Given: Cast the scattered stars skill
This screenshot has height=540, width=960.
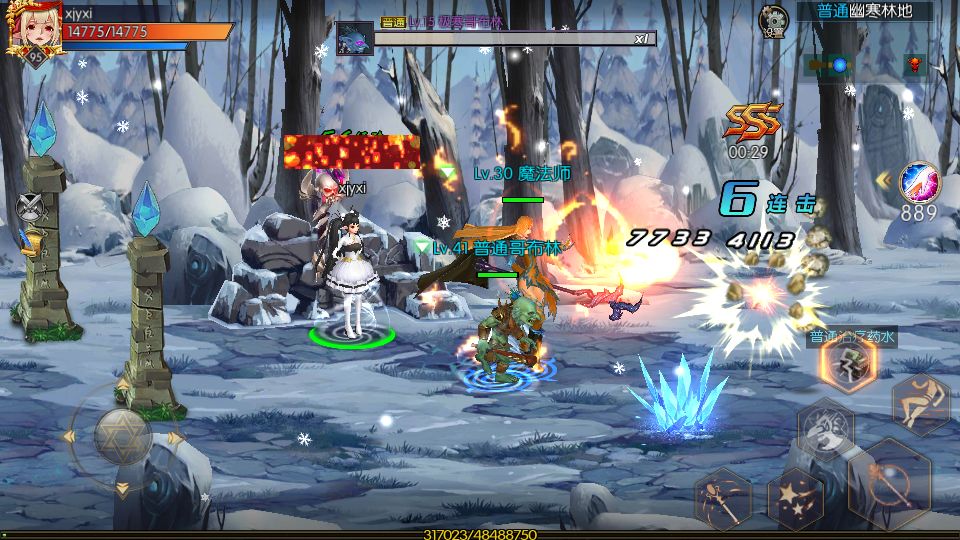Looking at the screenshot, I should 795,497.
